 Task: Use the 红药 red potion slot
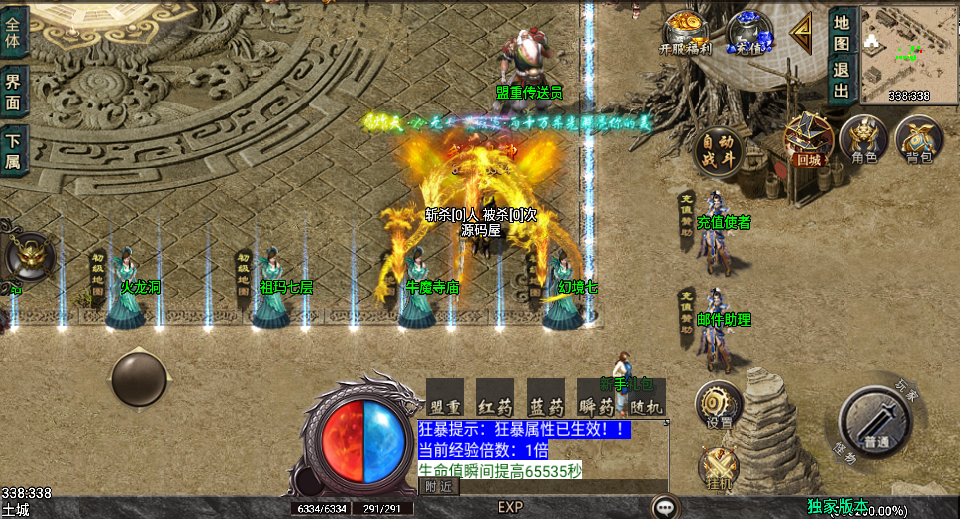[x=495, y=397]
